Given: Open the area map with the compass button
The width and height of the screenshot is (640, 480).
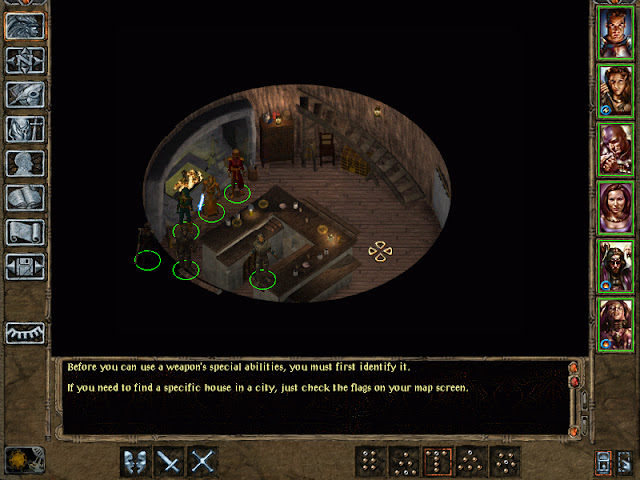Looking at the screenshot, I should pos(24,61).
